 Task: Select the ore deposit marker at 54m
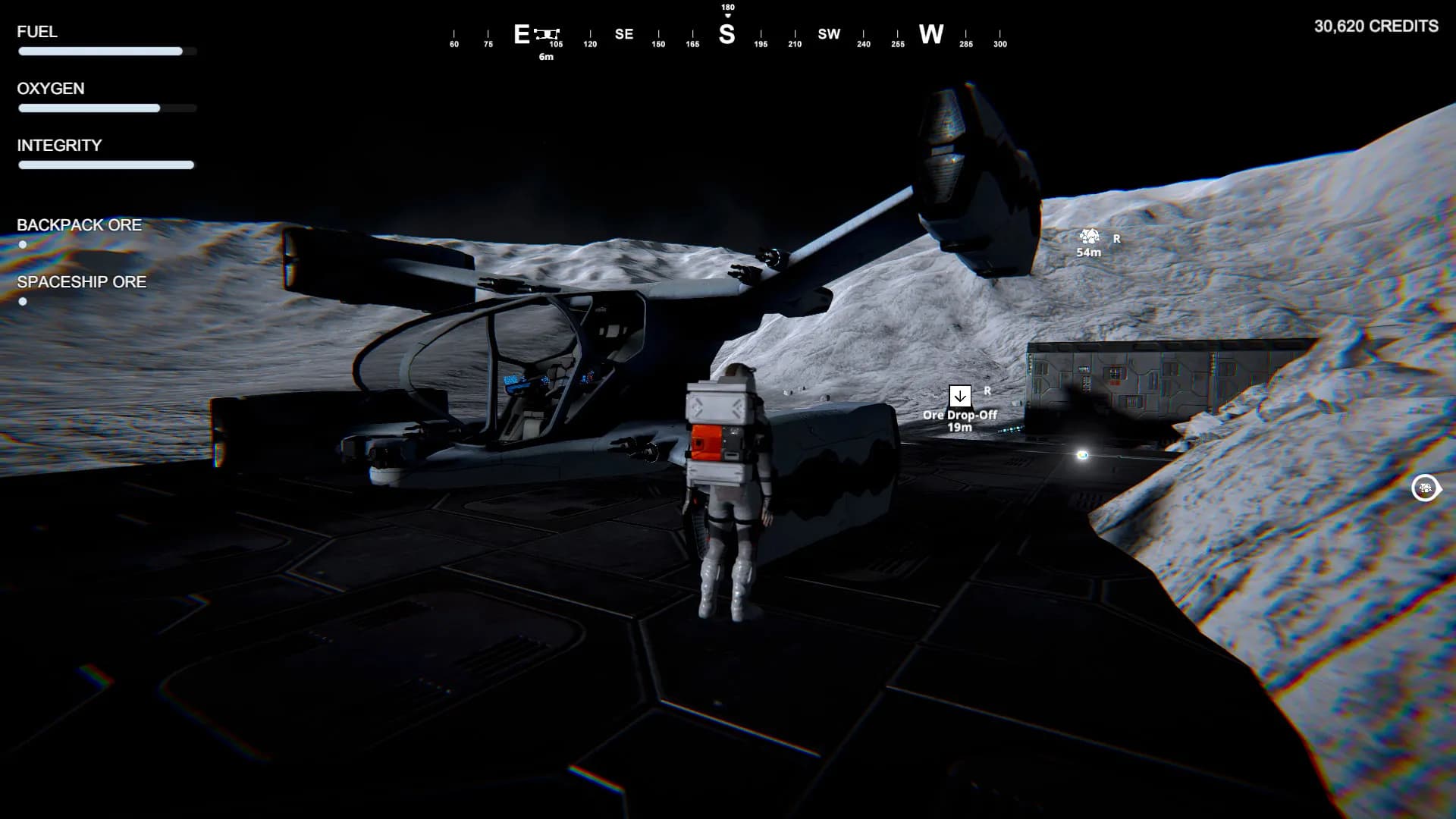pyautogui.click(x=1089, y=237)
